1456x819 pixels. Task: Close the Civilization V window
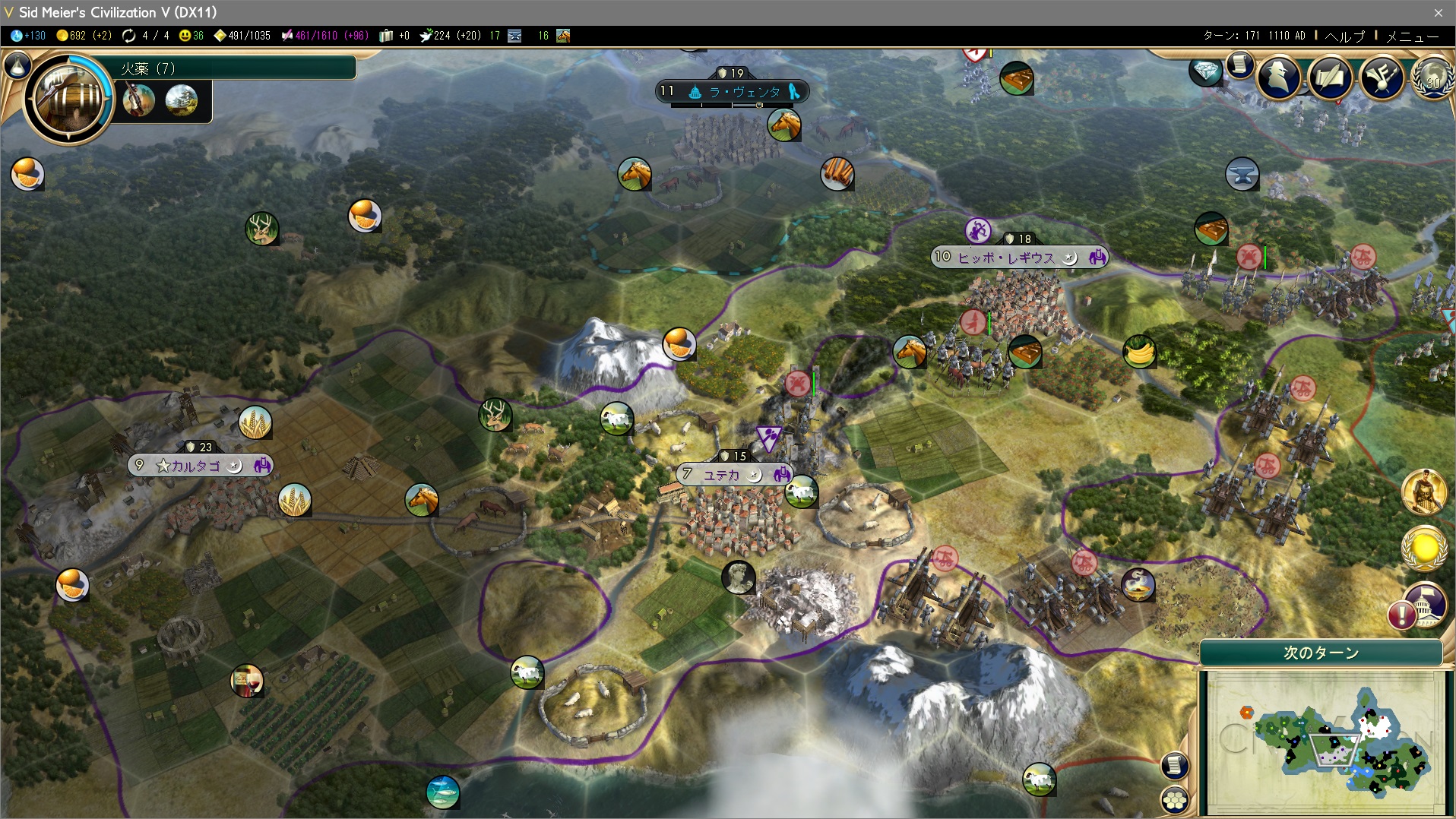pyautogui.click(x=1438, y=12)
